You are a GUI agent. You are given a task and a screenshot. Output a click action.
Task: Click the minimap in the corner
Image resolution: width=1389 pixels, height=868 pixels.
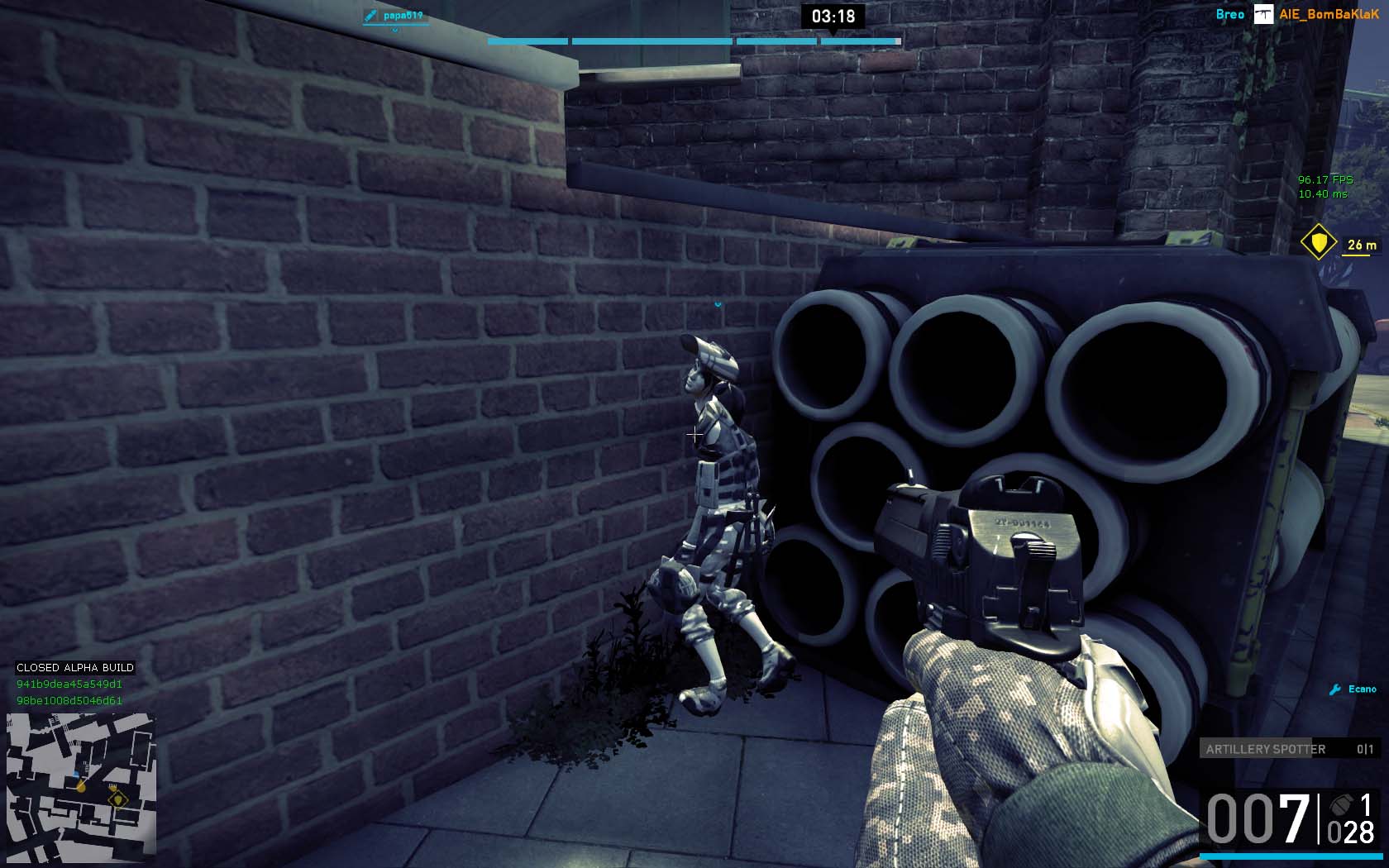(81, 788)
